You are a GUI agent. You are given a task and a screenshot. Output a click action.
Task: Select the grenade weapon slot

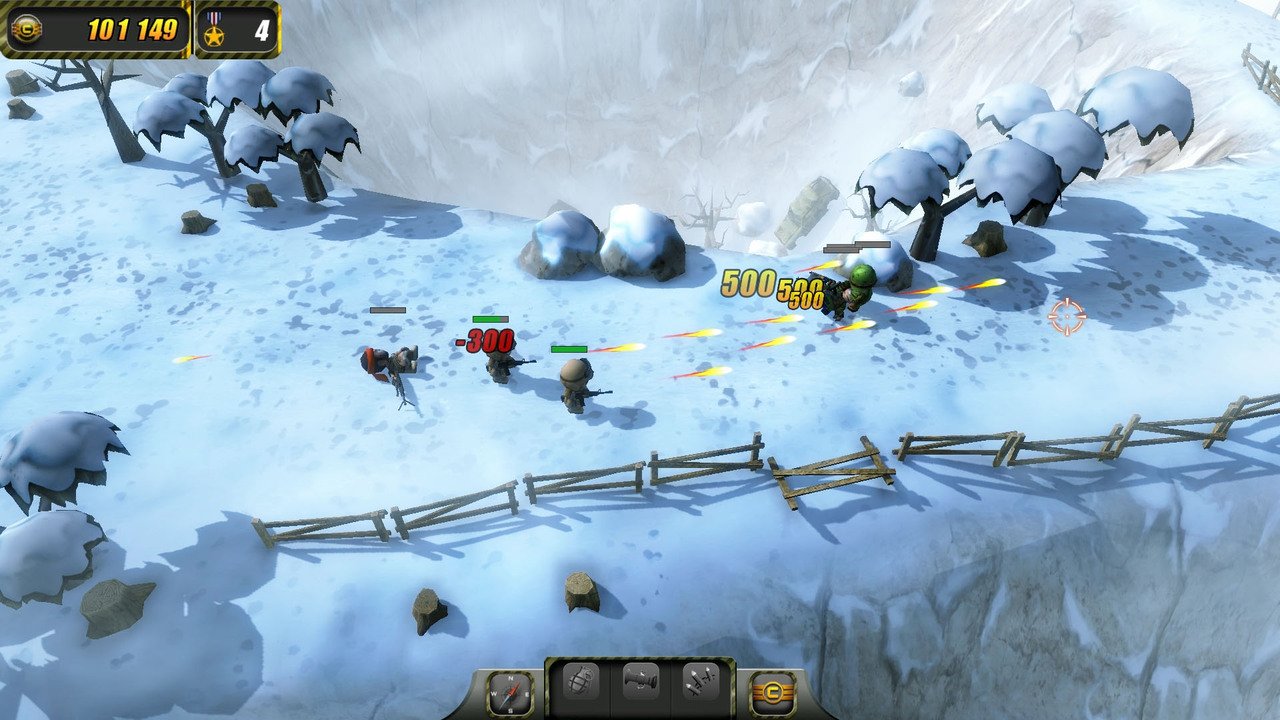click(x=581, y=682)
